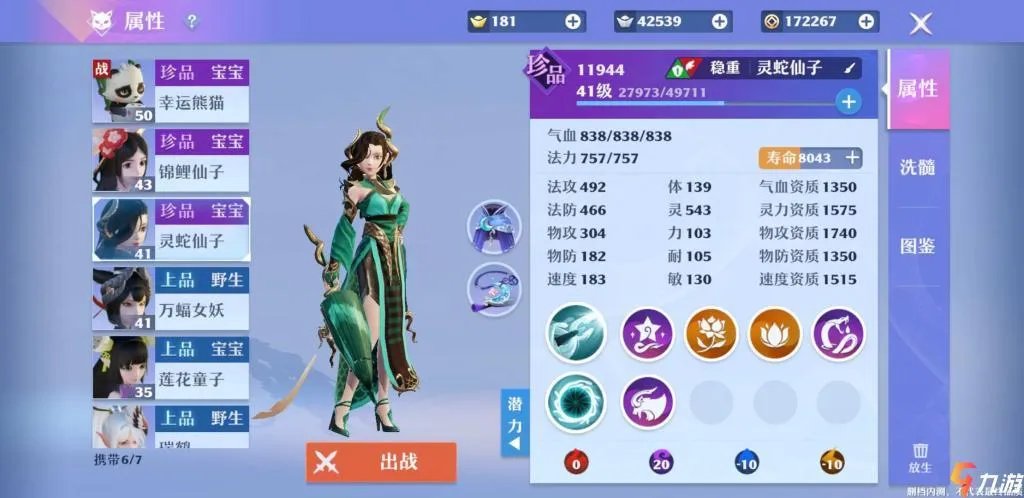Choose 万蝠女妖 from the pet list
The height and width of the screenshot is (498, 1024).
tap(171, 297)
